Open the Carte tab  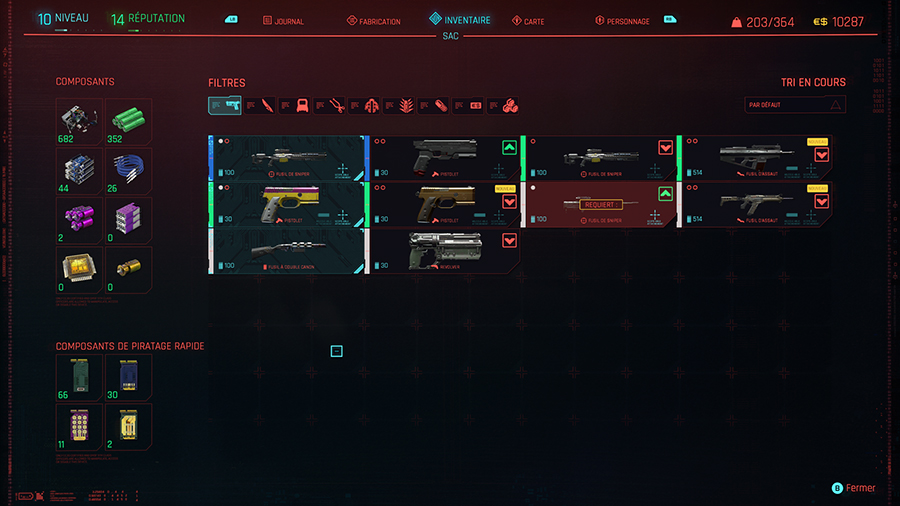(x=528, y=21)
